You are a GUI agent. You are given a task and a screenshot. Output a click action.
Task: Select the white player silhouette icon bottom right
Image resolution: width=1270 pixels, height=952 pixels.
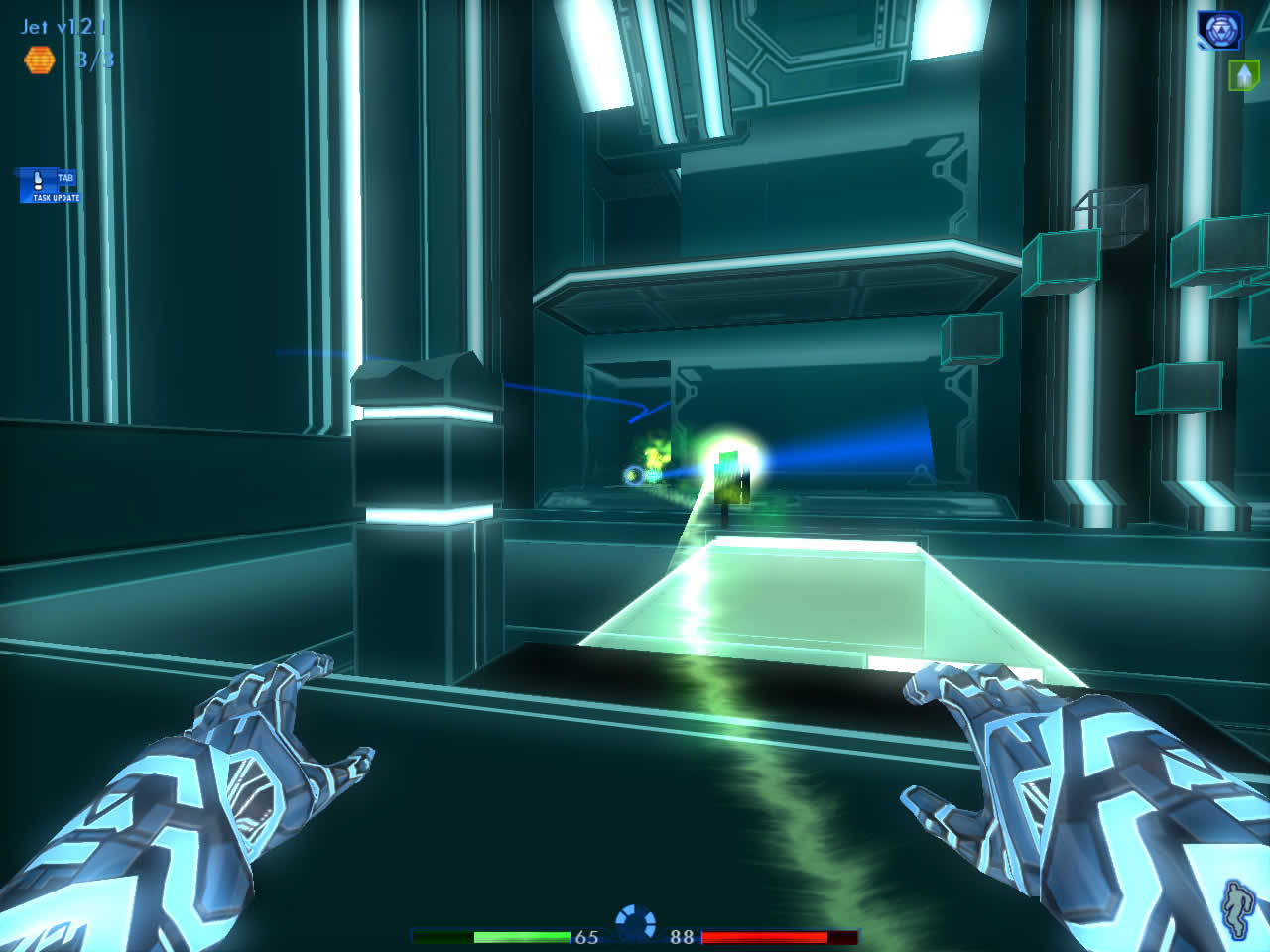1235,910
